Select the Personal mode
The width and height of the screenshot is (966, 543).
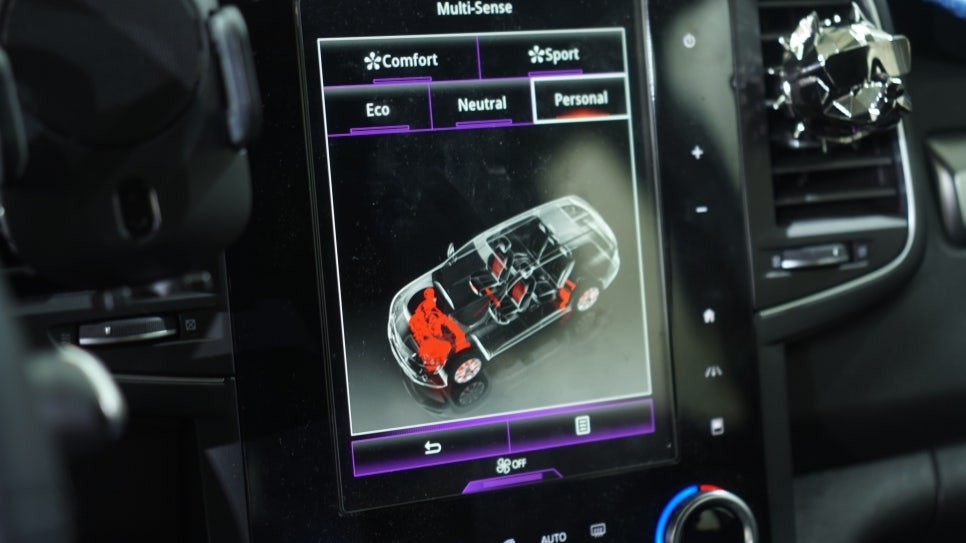point(581,99)
